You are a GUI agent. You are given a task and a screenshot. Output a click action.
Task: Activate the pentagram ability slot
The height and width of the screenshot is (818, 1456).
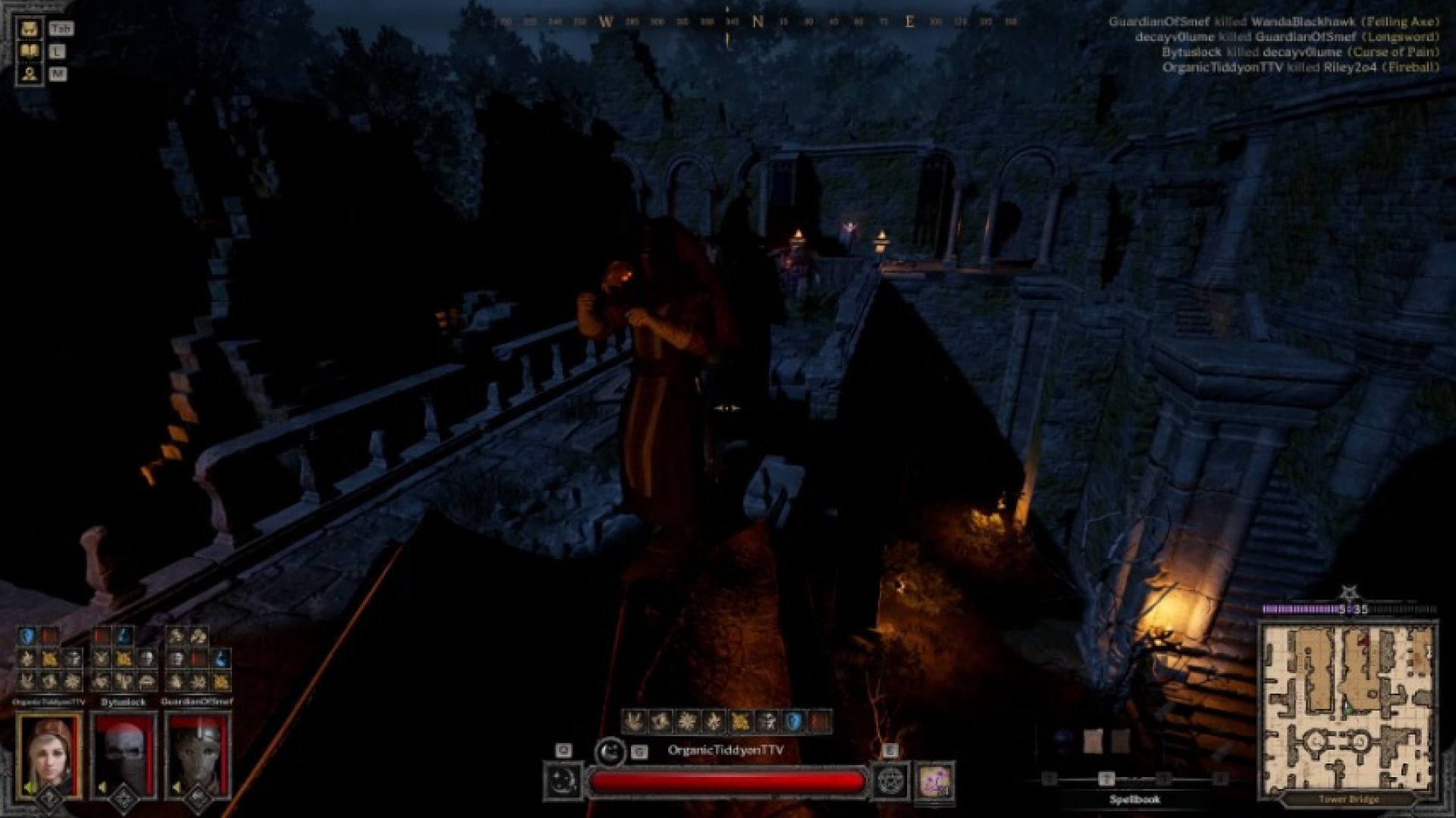[890, 782]
